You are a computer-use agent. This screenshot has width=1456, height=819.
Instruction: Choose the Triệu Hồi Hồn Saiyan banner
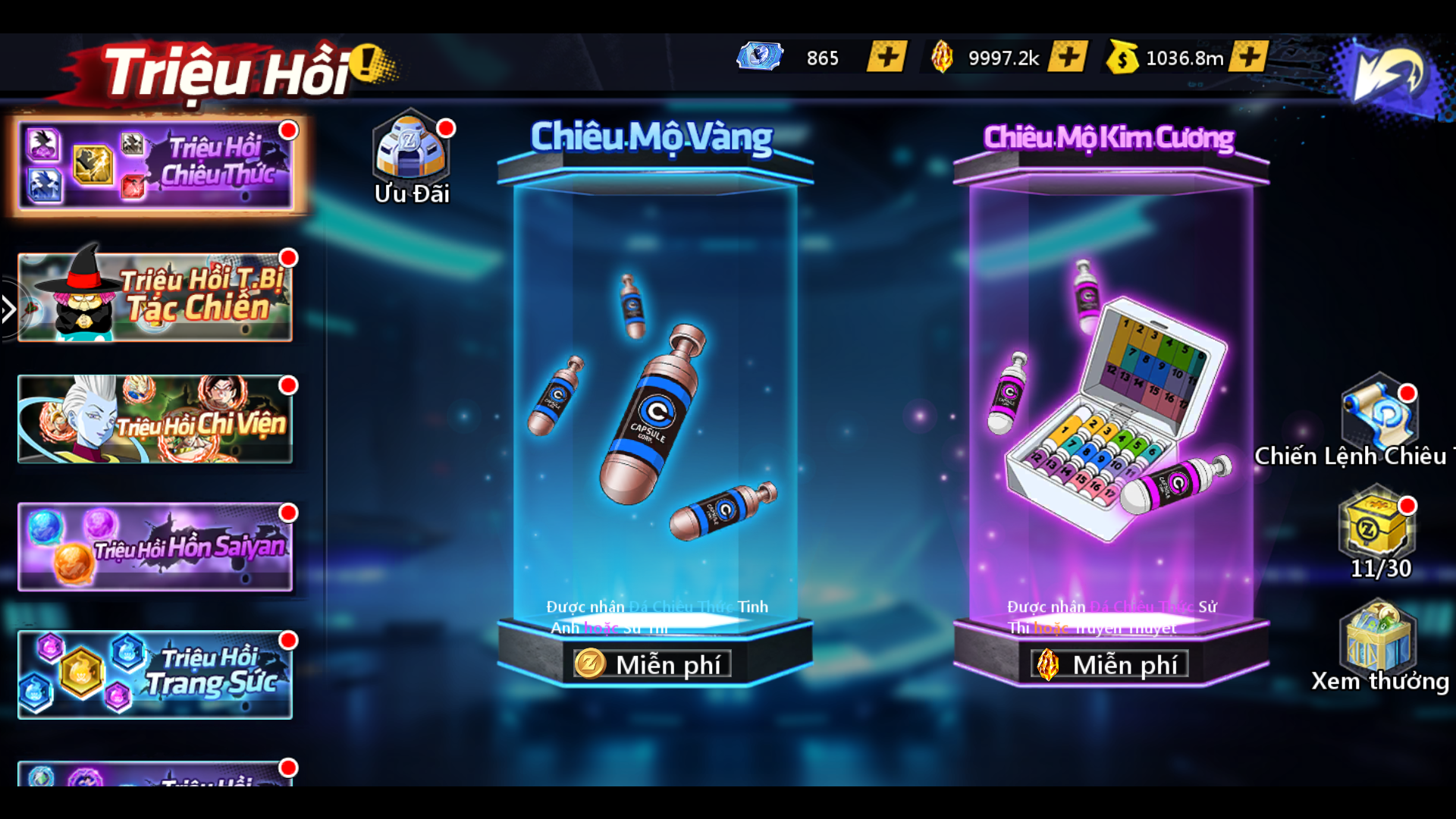155,546
